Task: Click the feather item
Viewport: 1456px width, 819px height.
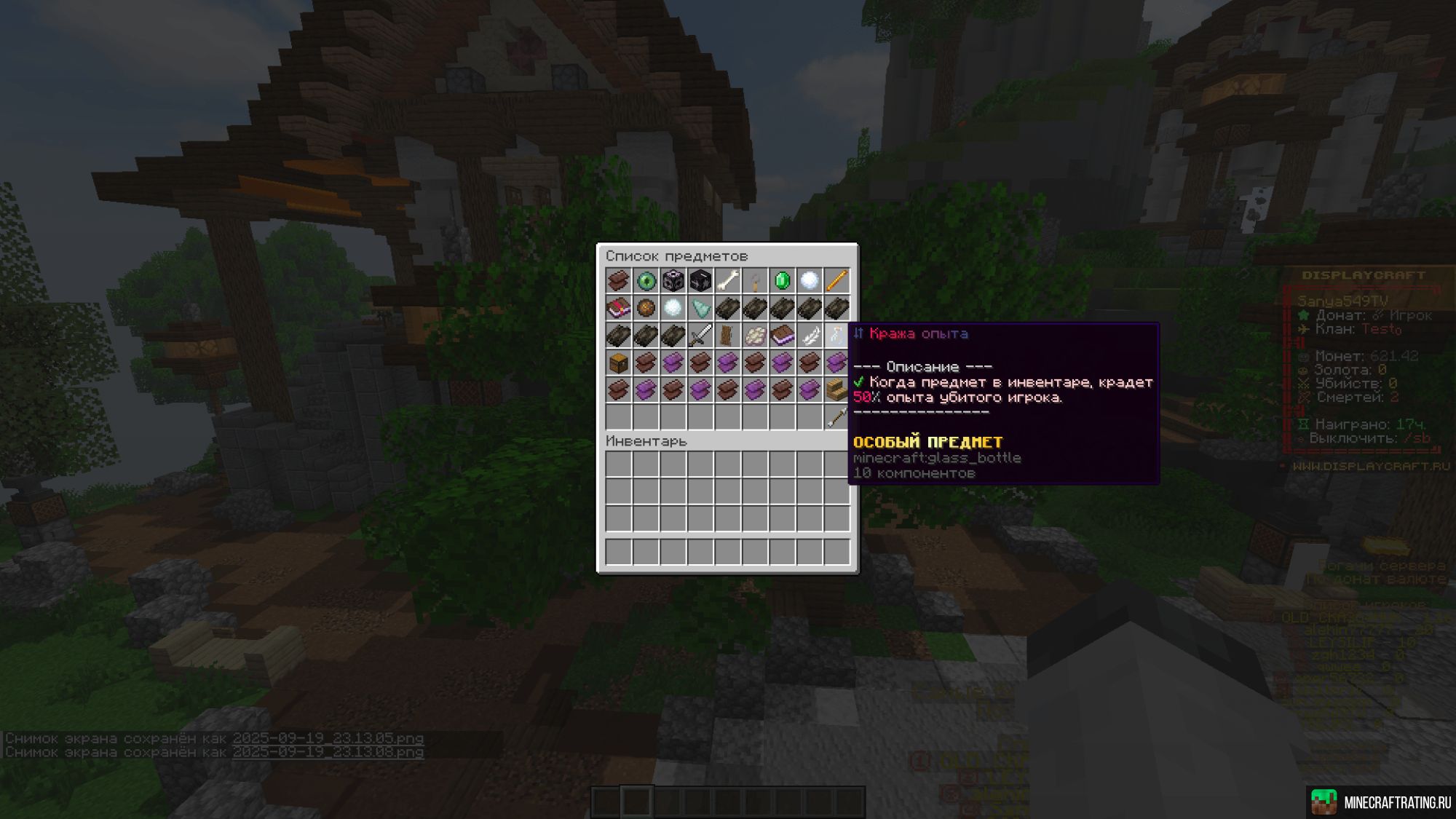Action: coord(808,335)
